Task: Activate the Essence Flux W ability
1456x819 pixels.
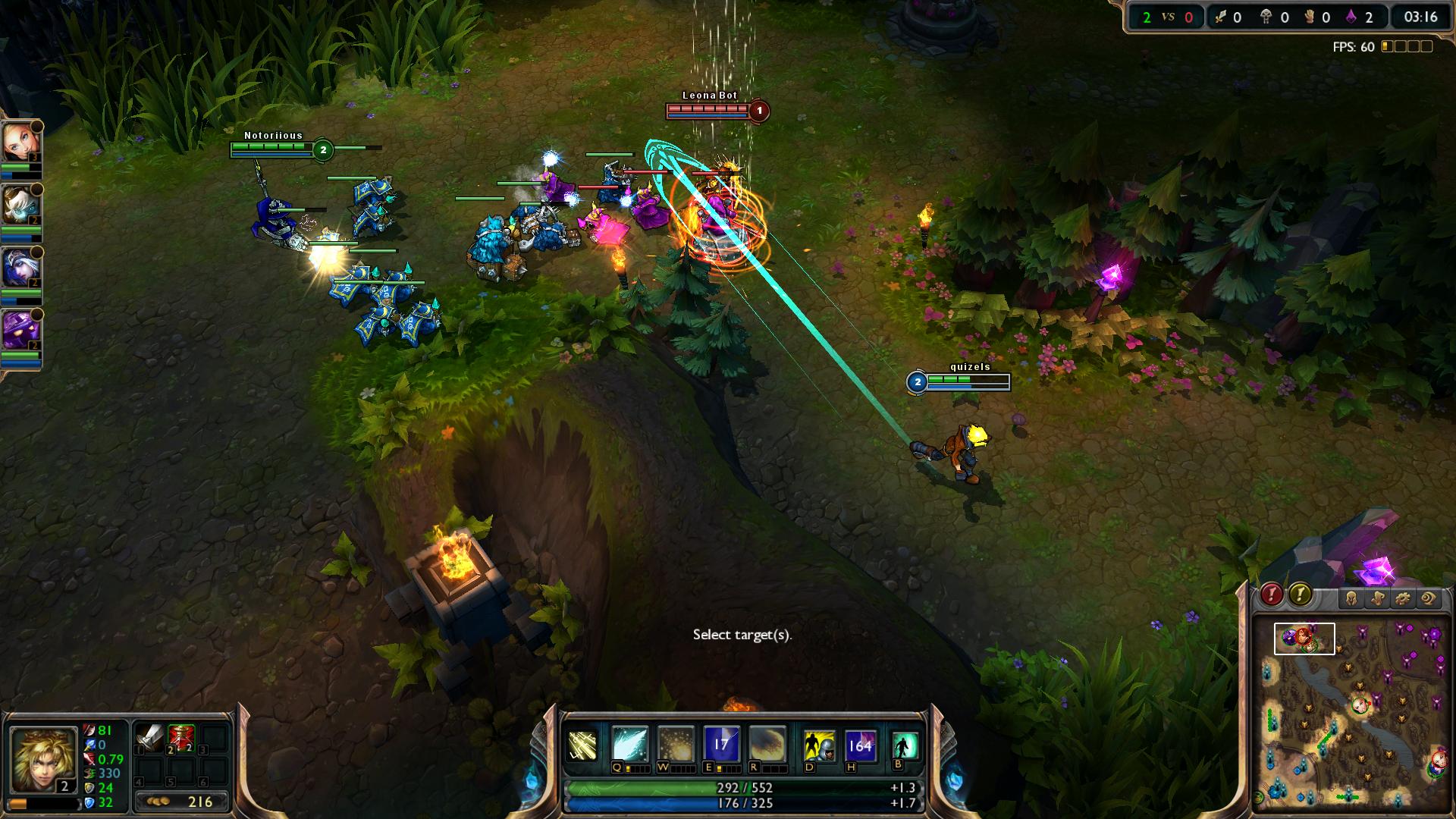Action: 675,745
